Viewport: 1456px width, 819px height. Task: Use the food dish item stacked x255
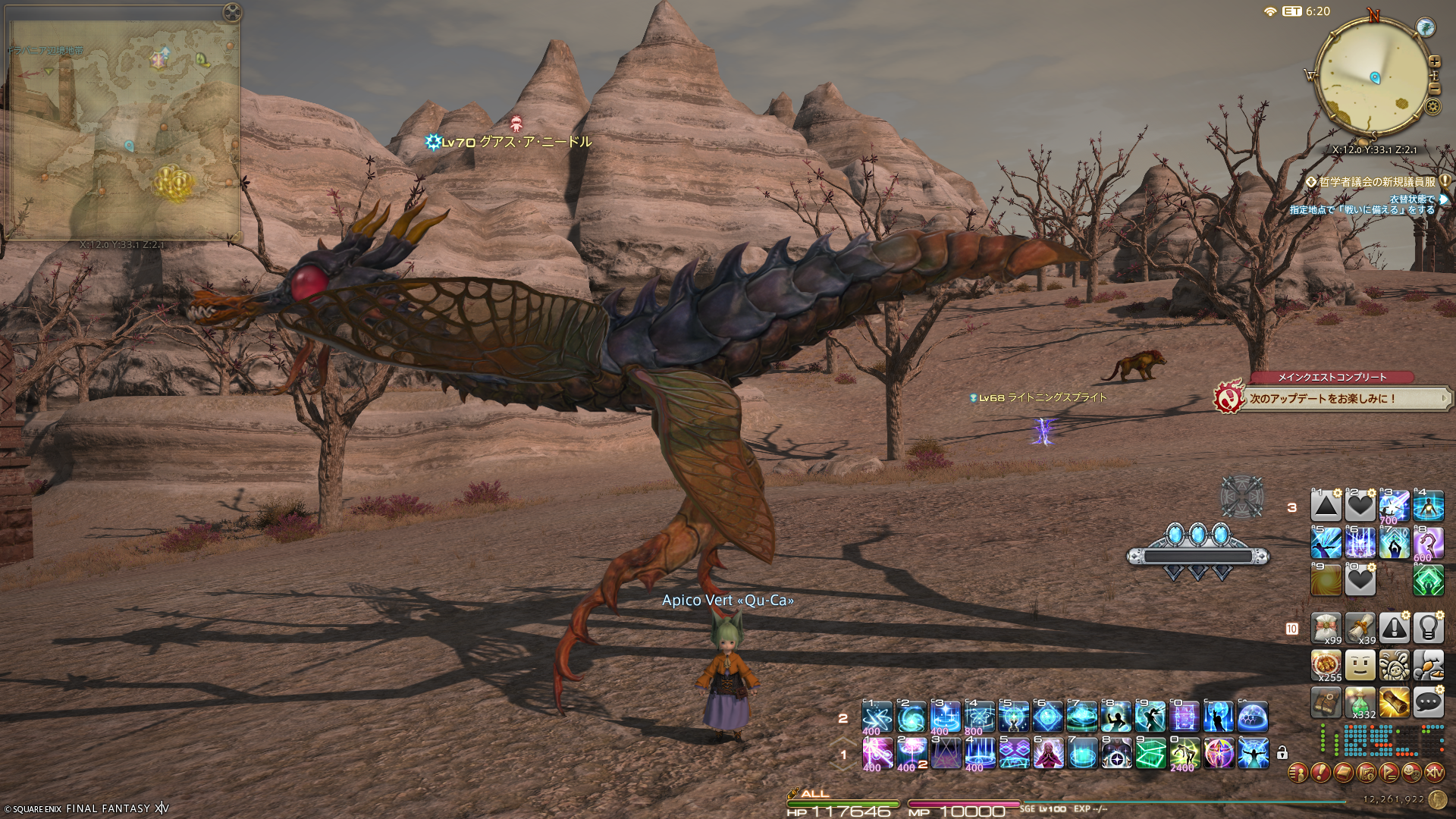[x=1326, y=665]
